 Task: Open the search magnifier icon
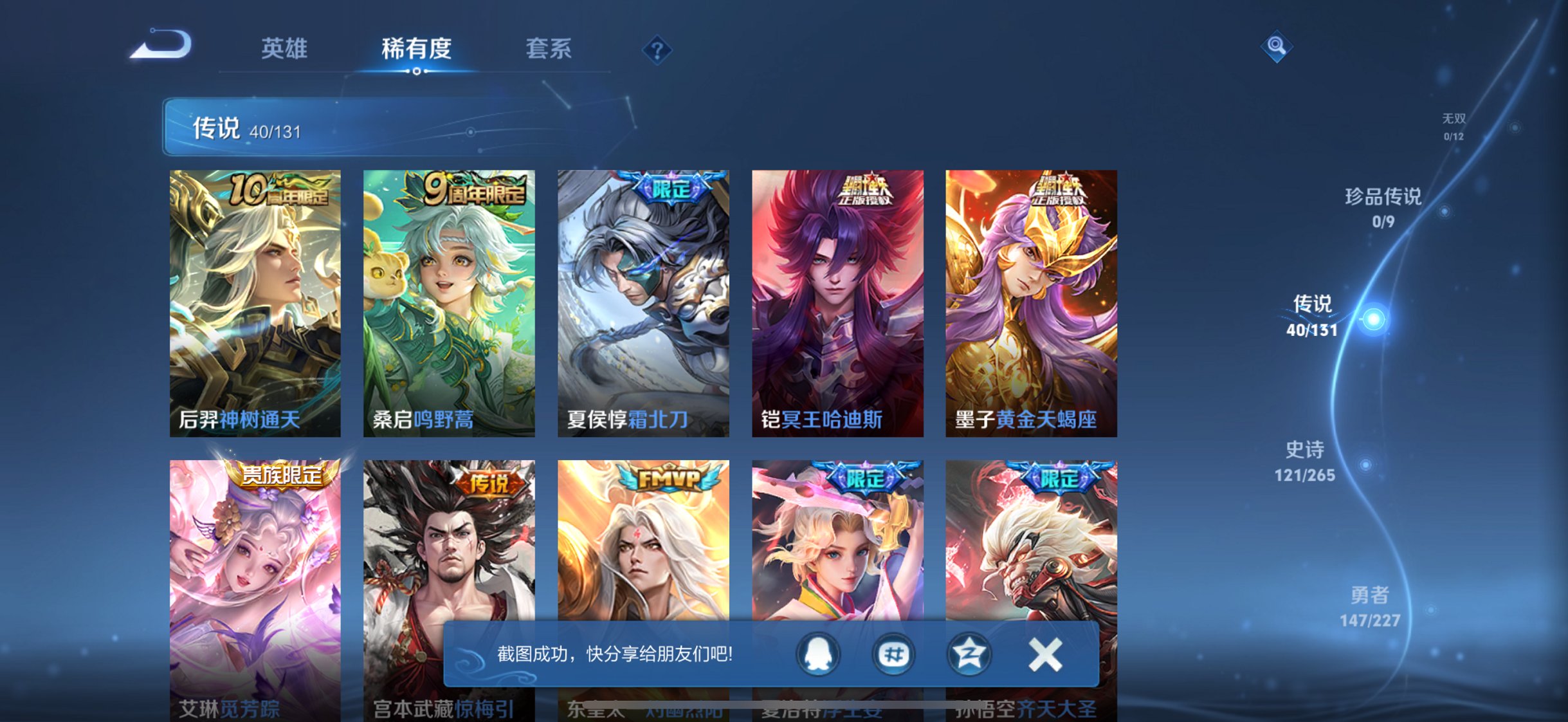coord(1277,46)
